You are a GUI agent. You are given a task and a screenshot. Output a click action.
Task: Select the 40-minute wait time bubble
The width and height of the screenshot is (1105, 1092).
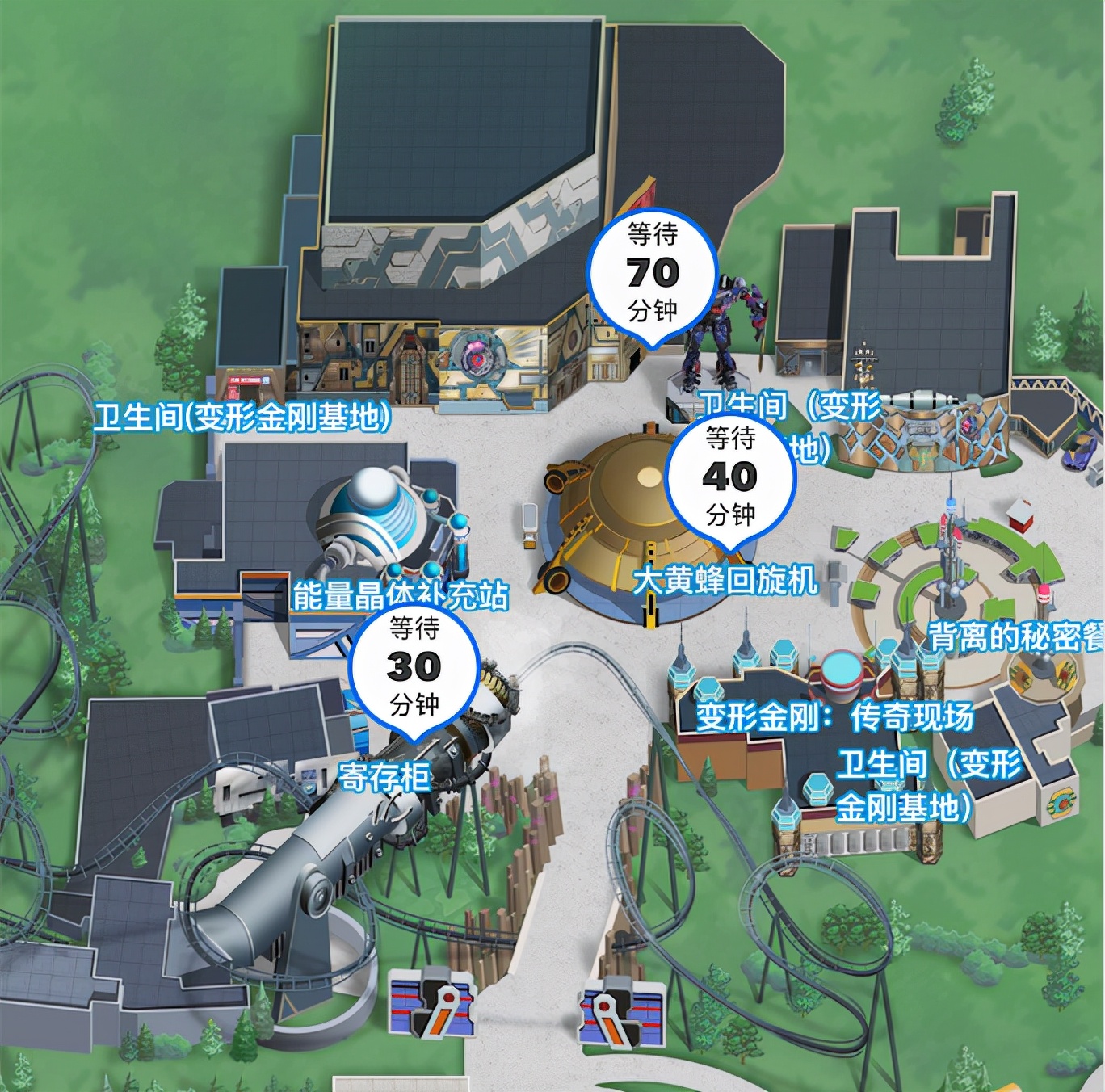click(x=730, y=477)
